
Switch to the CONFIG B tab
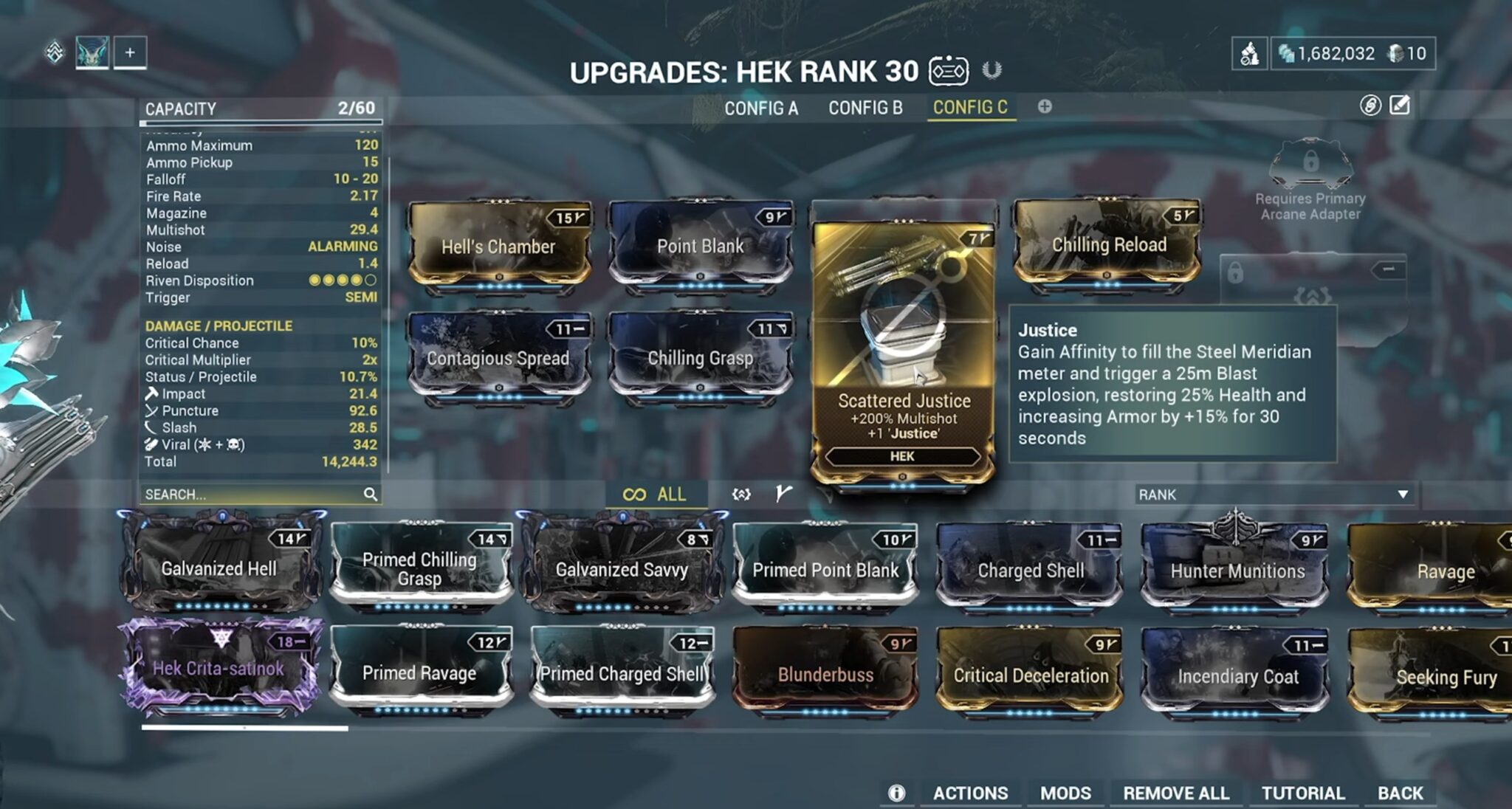(x=865, y=109)
